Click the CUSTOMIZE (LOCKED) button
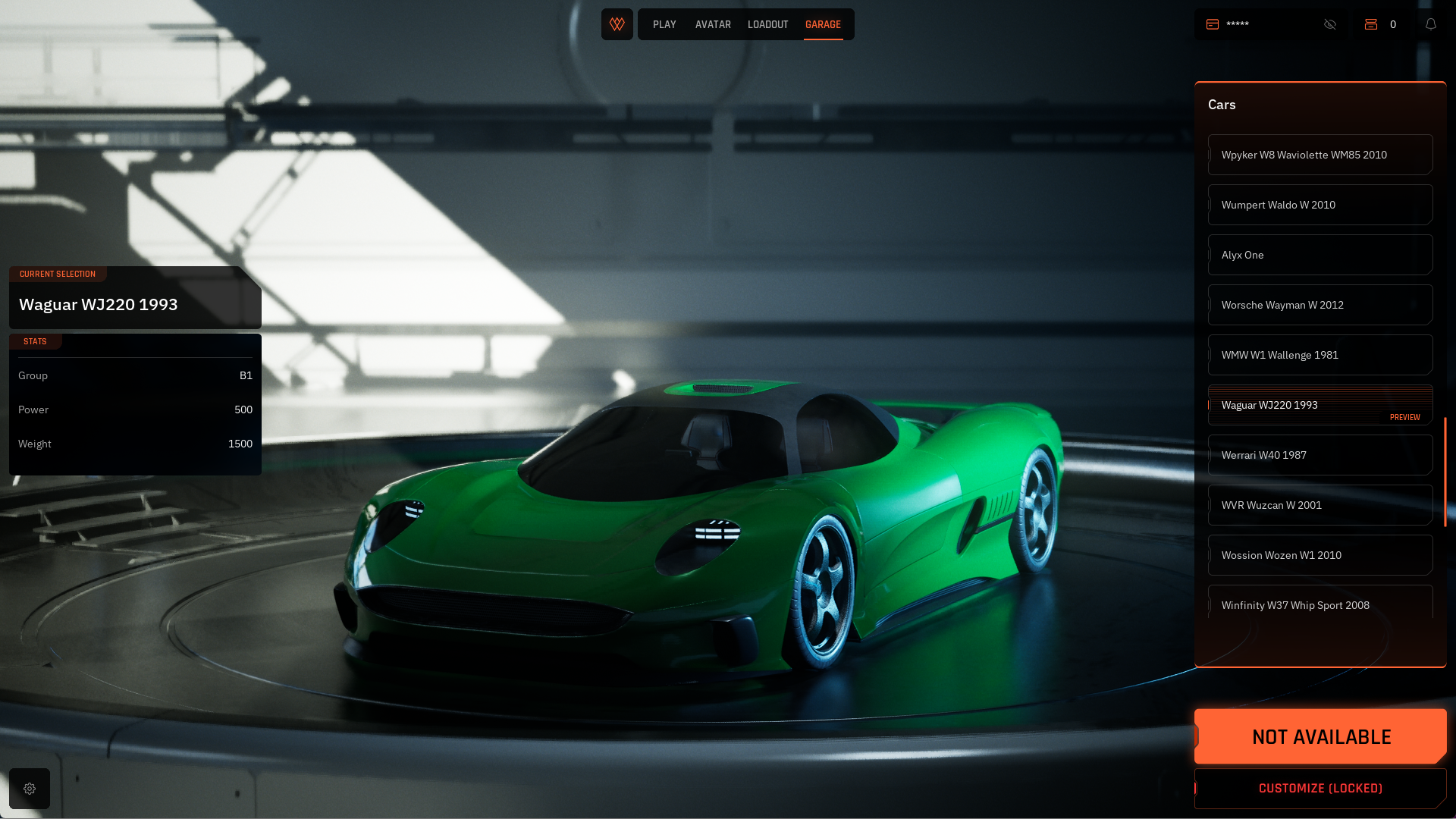Viewport: 1456px width, 819px height. (x=1320, y=789)
